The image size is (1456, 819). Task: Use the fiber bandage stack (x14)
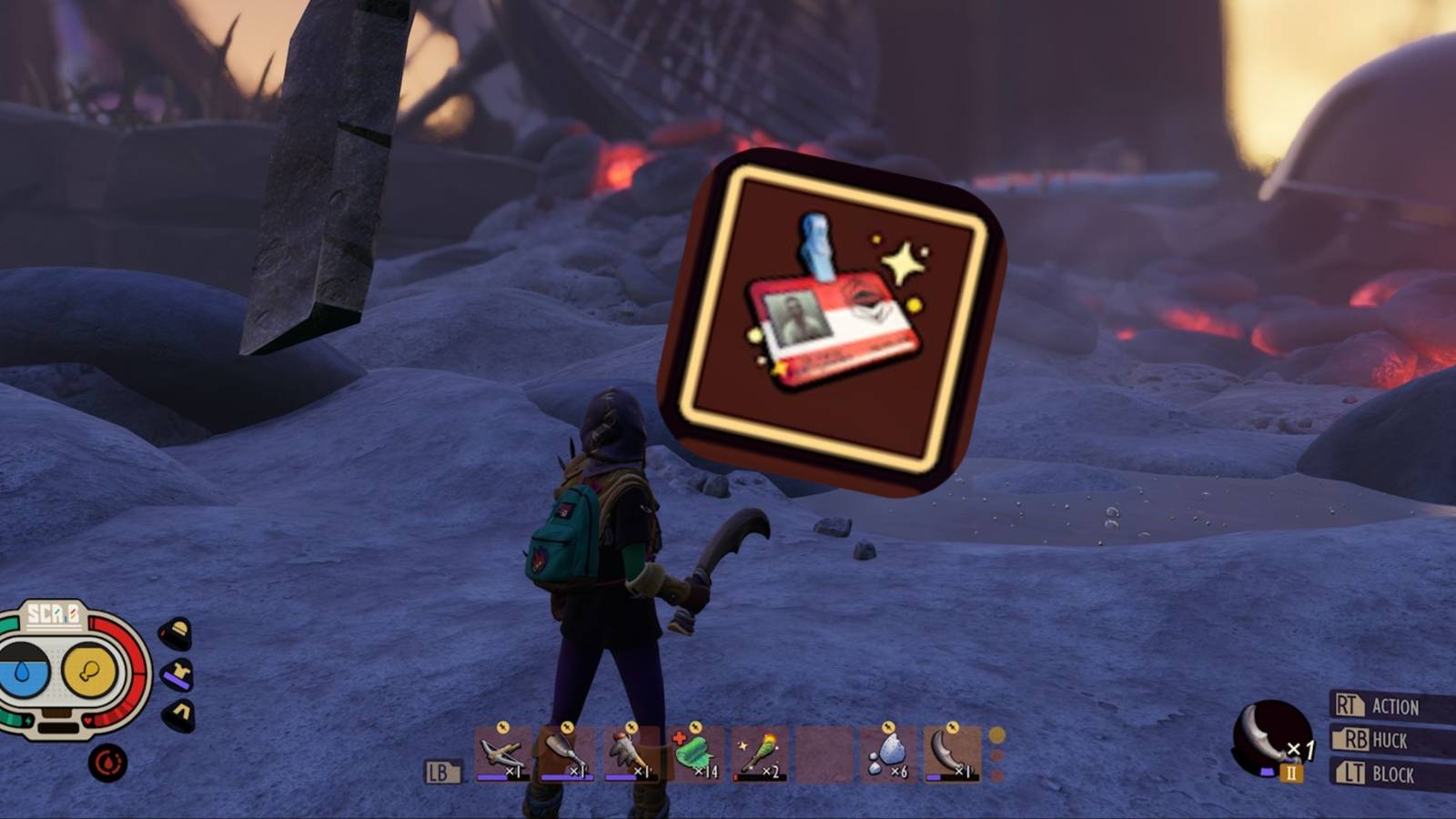pyautogui.click(x=693, y=753)
